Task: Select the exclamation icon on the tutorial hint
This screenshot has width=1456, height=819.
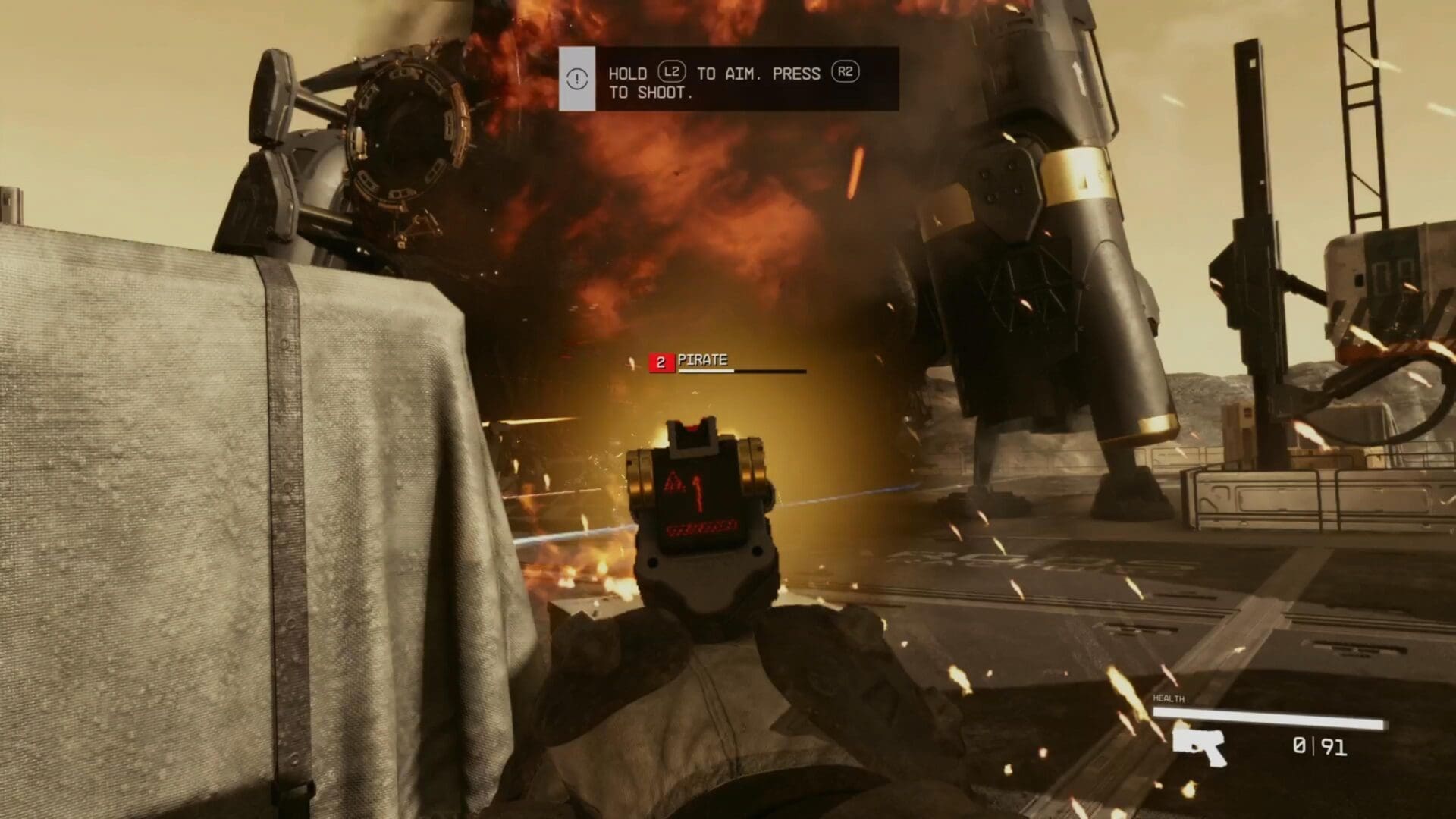Action: click(577, 78)
